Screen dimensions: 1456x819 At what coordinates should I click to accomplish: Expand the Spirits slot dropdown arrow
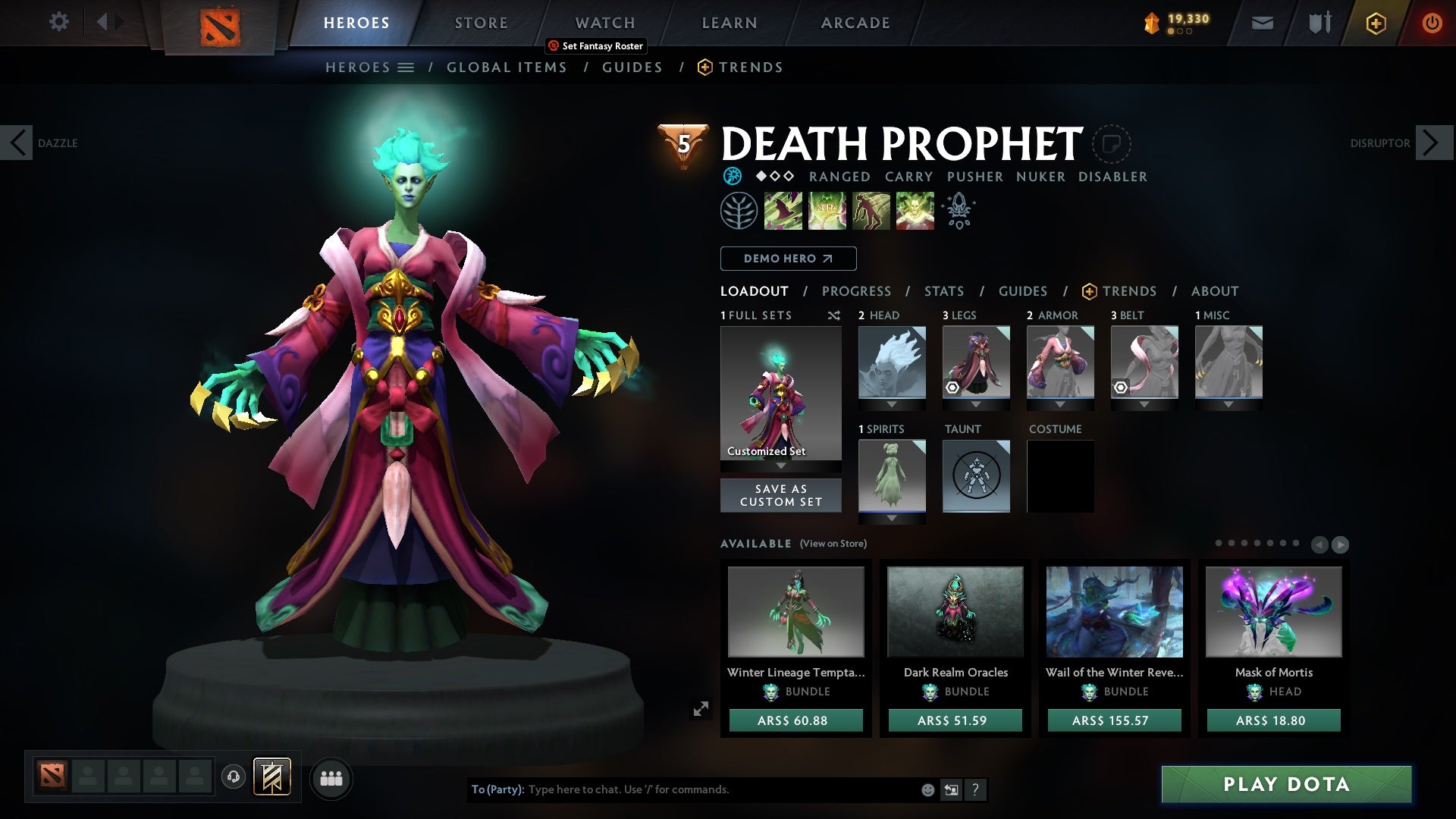892,518
